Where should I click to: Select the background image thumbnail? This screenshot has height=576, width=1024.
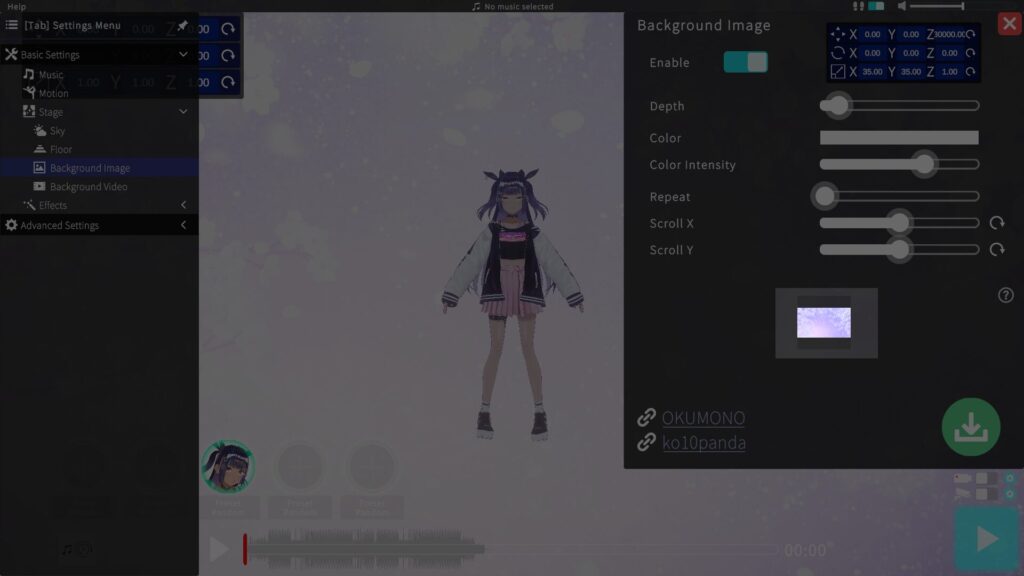click(824, 322)
